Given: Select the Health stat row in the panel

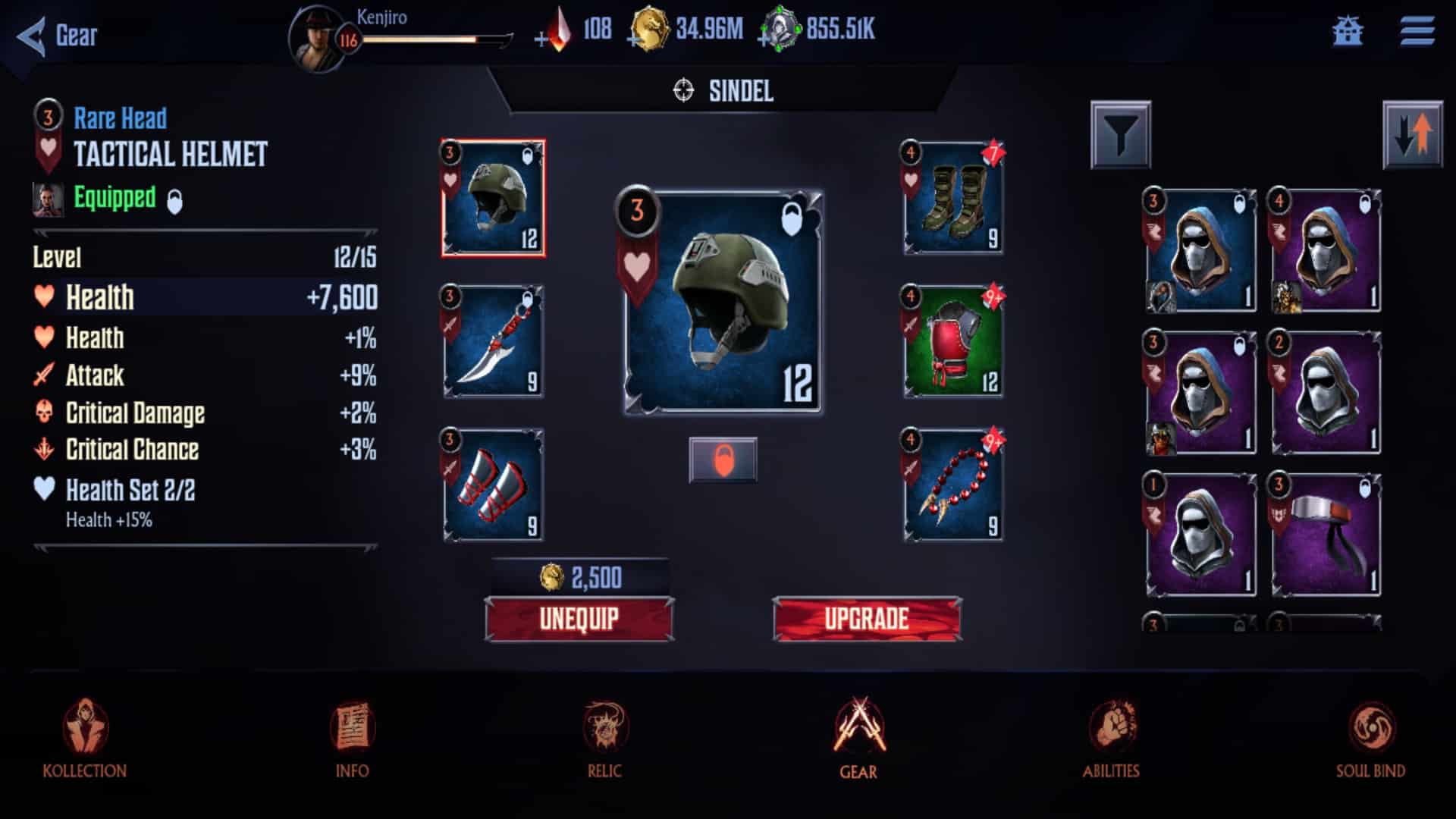Looking at the screenshot, I should pos(205,299).
